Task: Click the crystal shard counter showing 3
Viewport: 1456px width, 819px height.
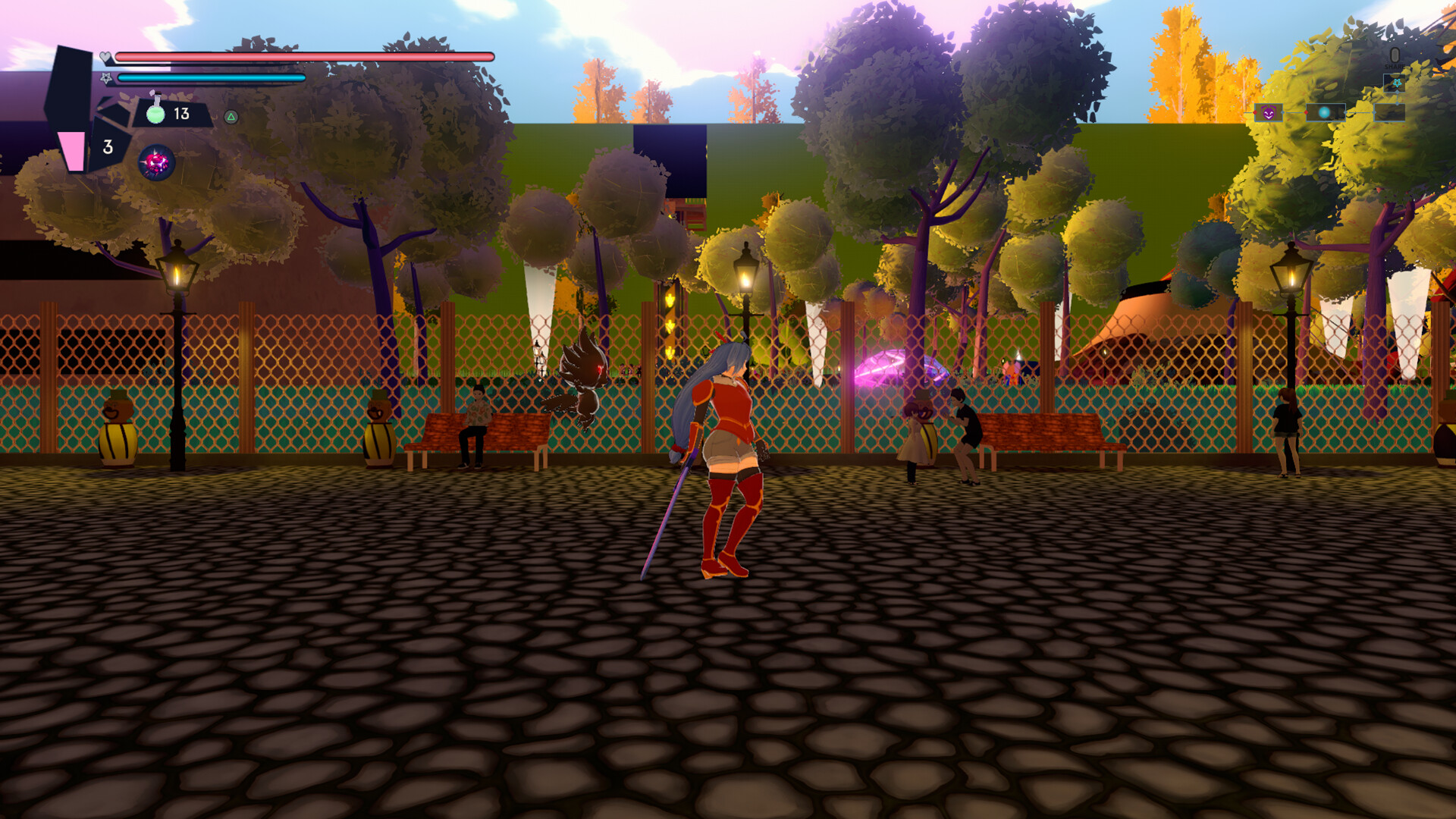Action: coord(108,146)
